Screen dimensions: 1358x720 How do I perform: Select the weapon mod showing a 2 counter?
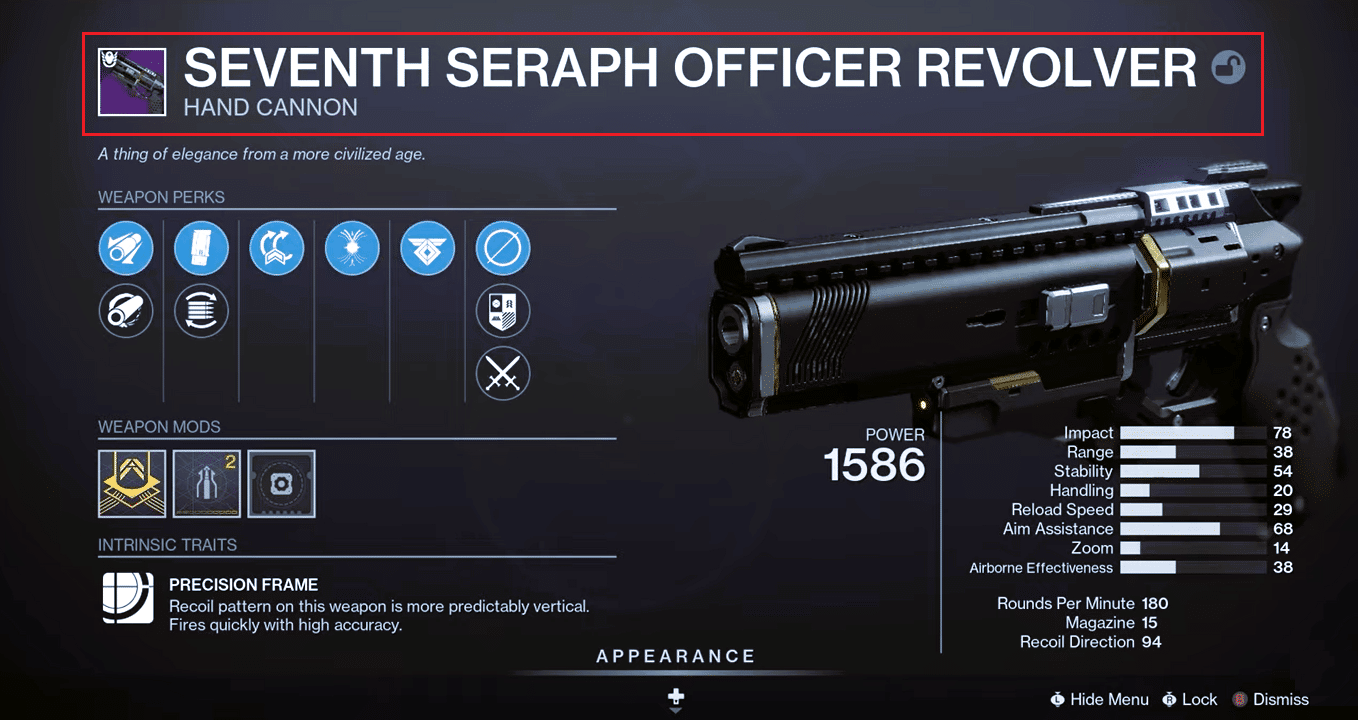tap(206, 484)
